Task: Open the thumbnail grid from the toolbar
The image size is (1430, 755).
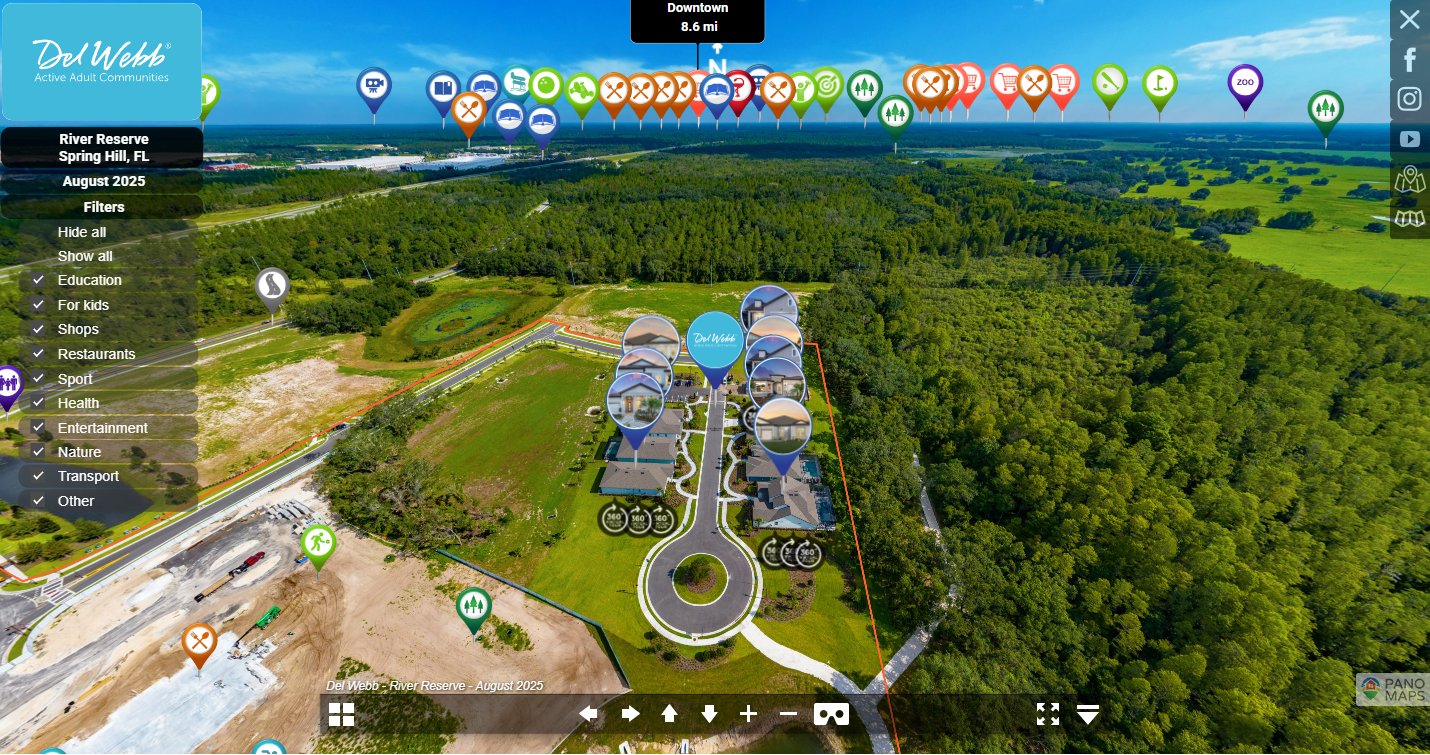Action: pyautogui.click(x=342, y=714)
